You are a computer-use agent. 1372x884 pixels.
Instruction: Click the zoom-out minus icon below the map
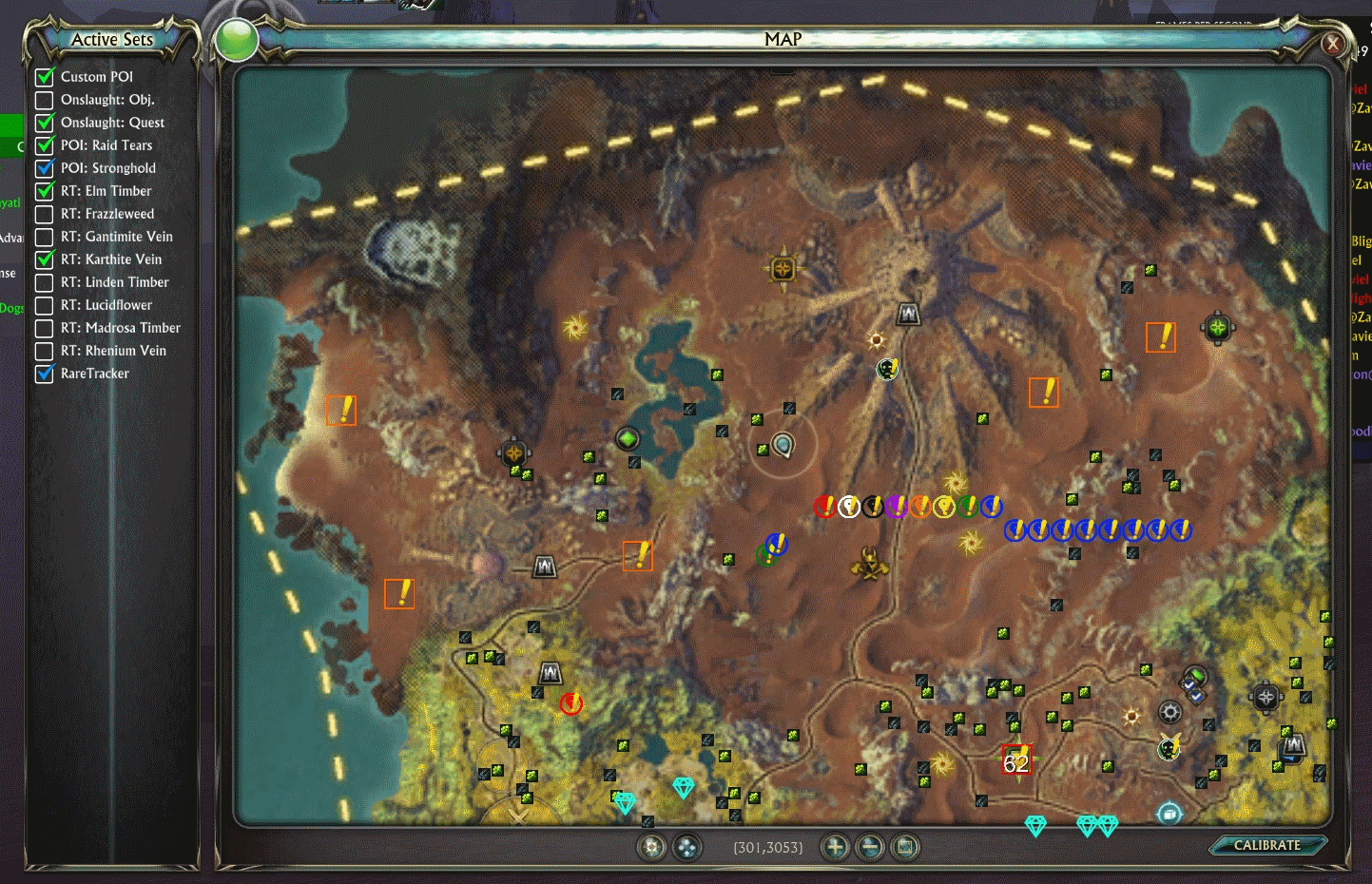[869, 846]
